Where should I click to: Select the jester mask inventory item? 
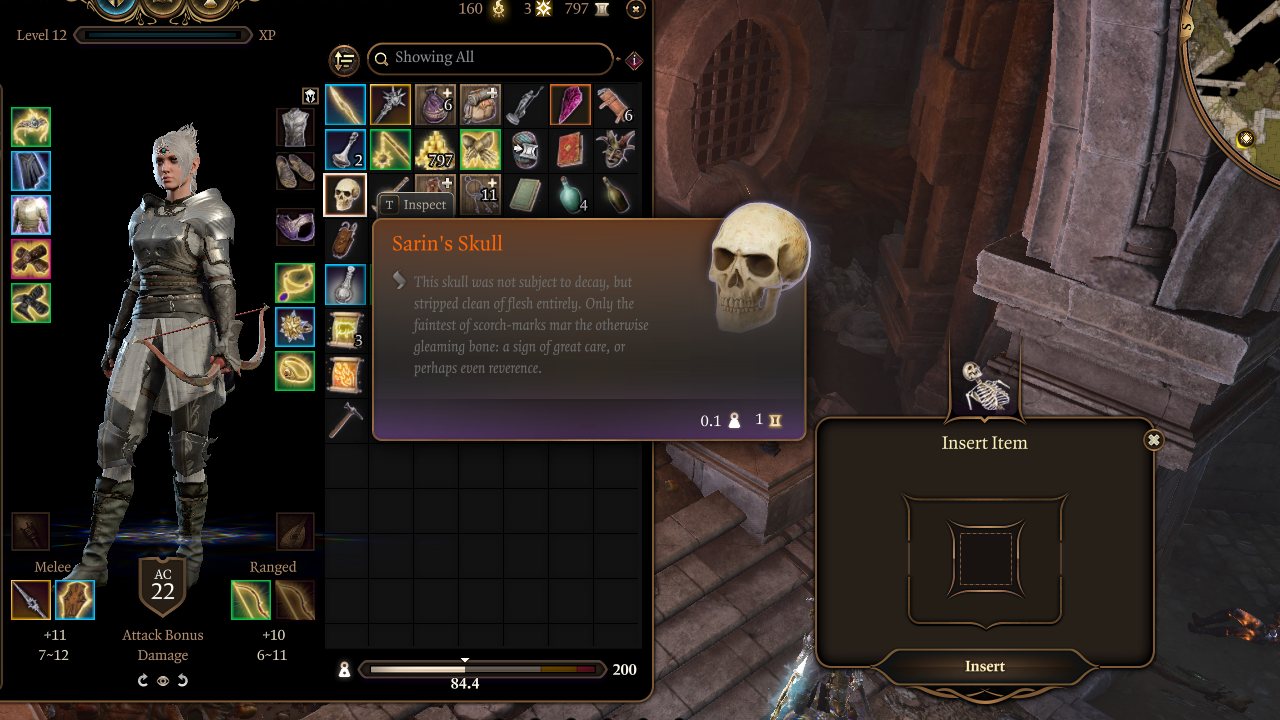click(x=615, y=149)
